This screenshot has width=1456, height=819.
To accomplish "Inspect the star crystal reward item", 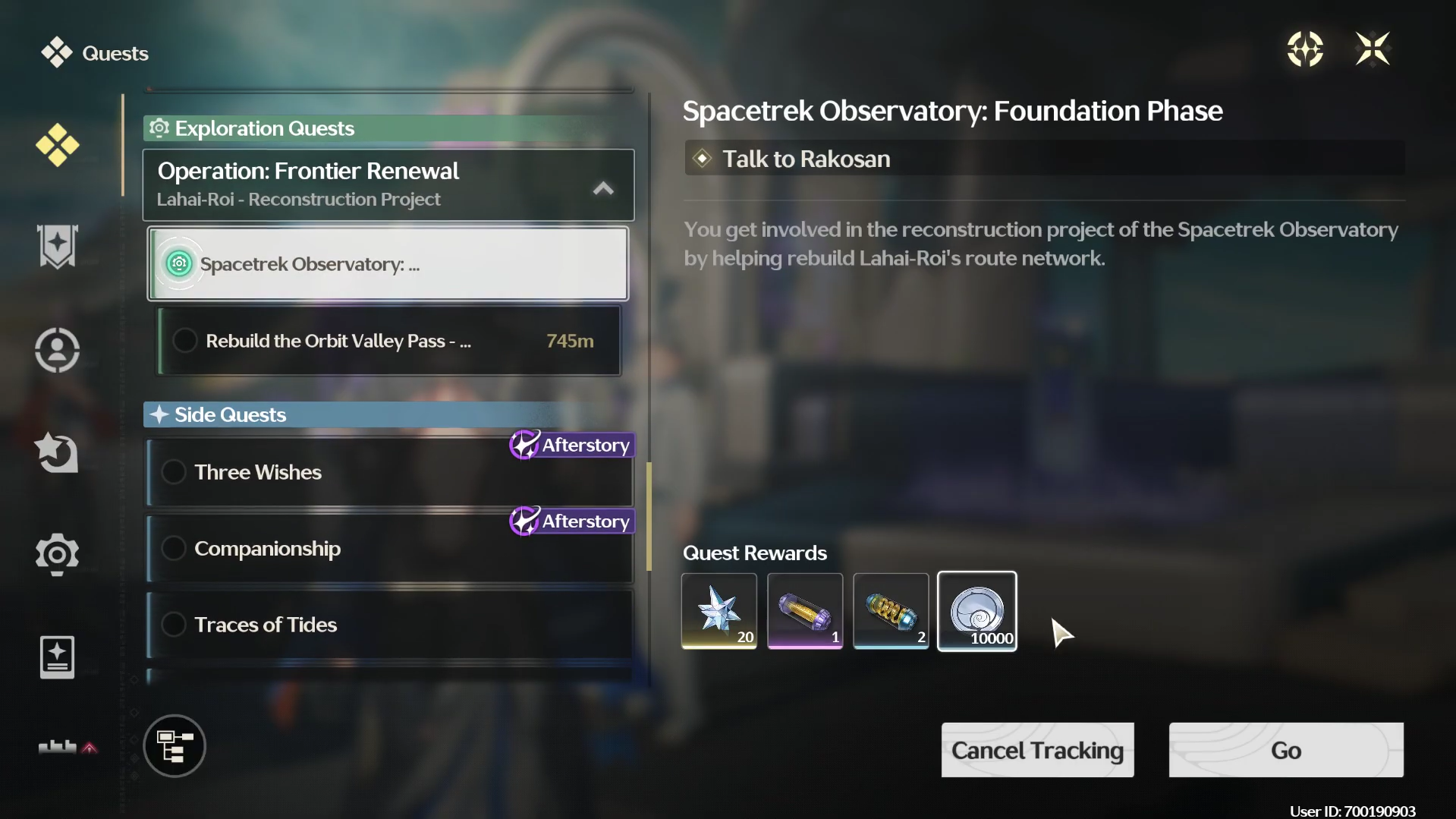I will 719,611.
